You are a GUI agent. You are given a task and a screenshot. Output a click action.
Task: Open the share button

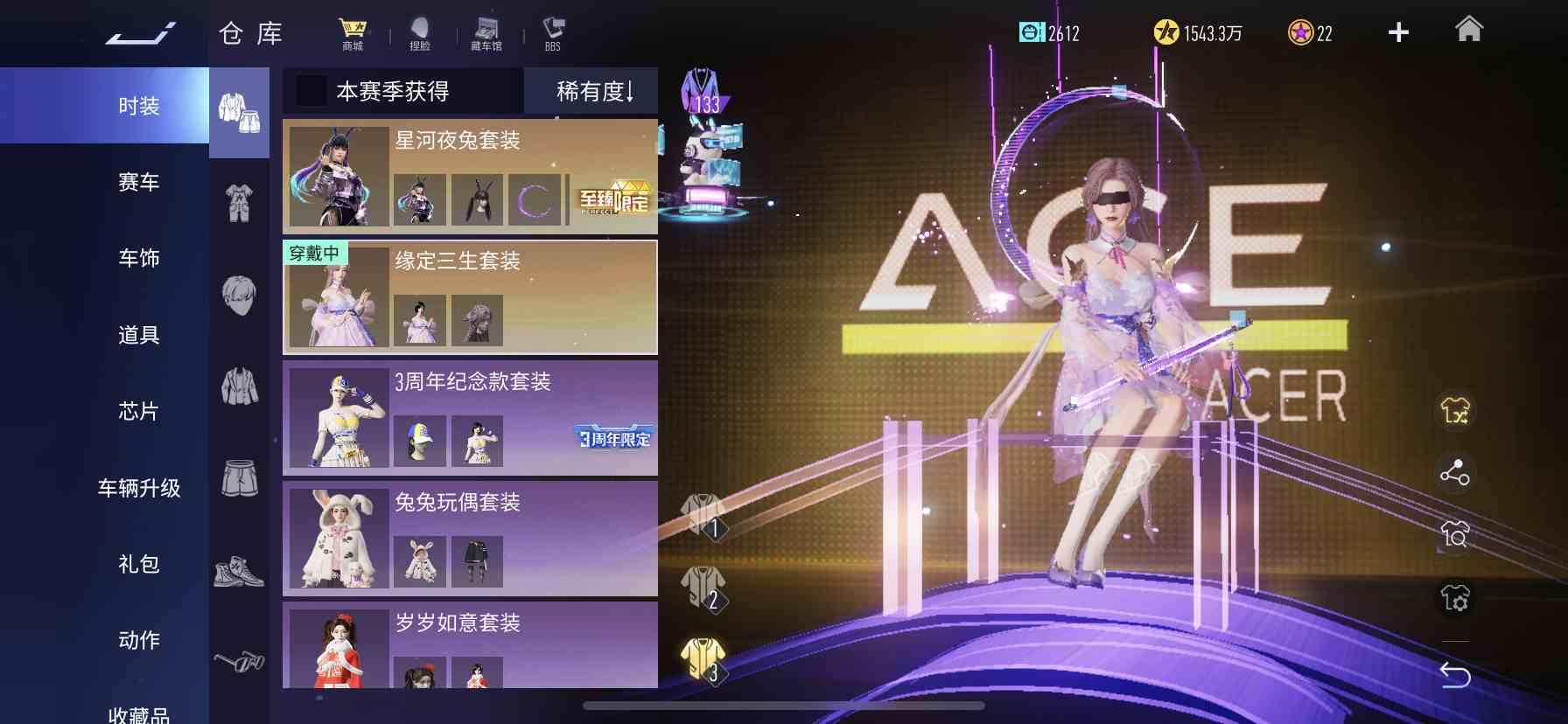click(1455, 473)
